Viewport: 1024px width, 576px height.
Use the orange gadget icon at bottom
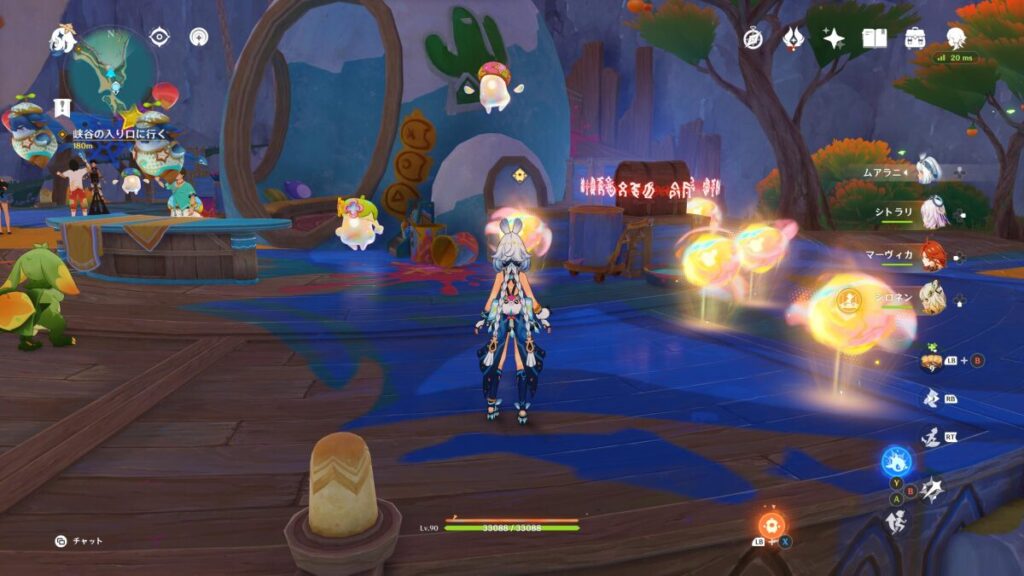pos(770,524)
